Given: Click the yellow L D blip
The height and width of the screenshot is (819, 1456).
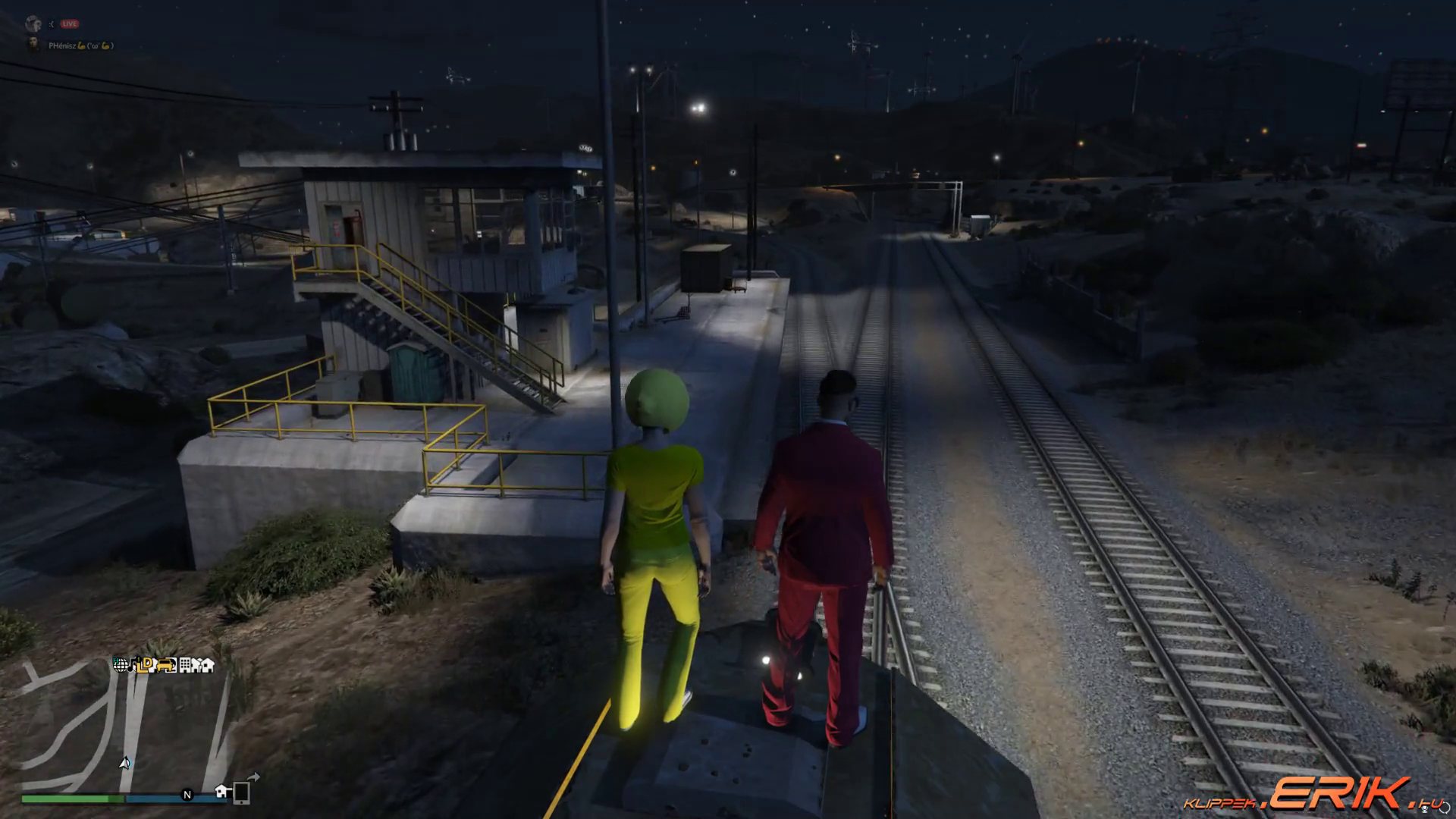Looking at the screenshot, I should [x=146, y=665].
